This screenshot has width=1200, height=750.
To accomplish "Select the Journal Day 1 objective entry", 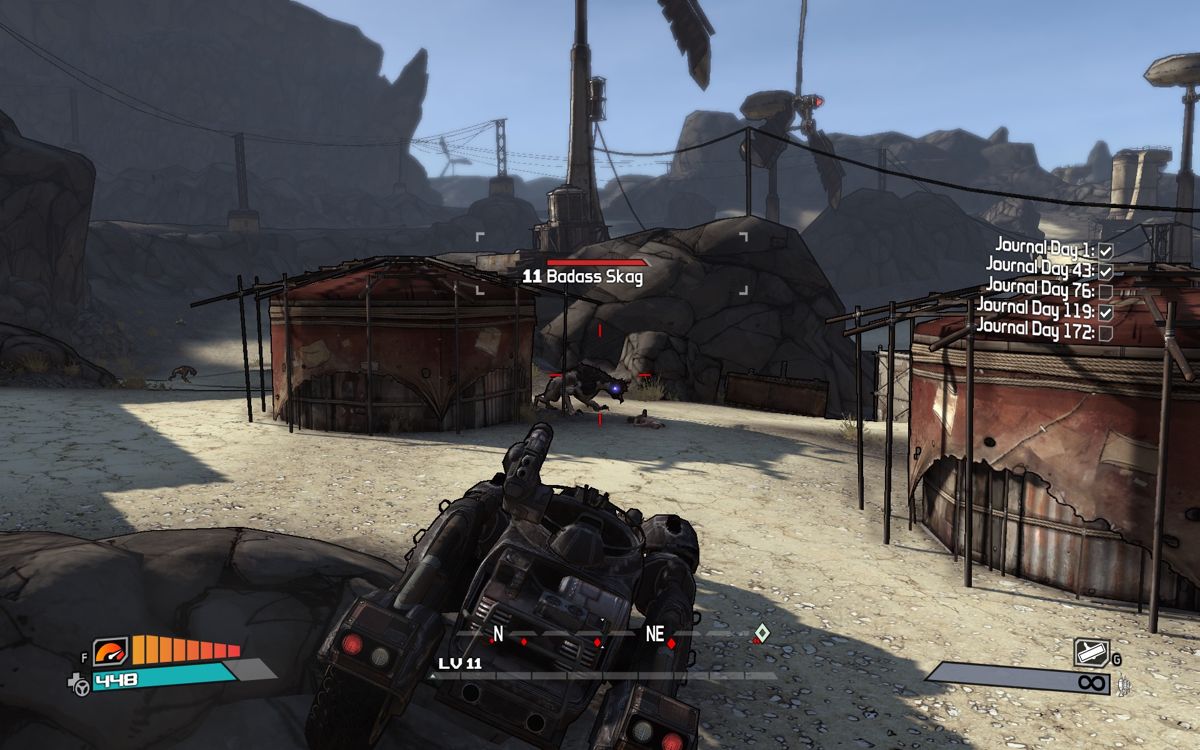I will (x=1044, y=246).
